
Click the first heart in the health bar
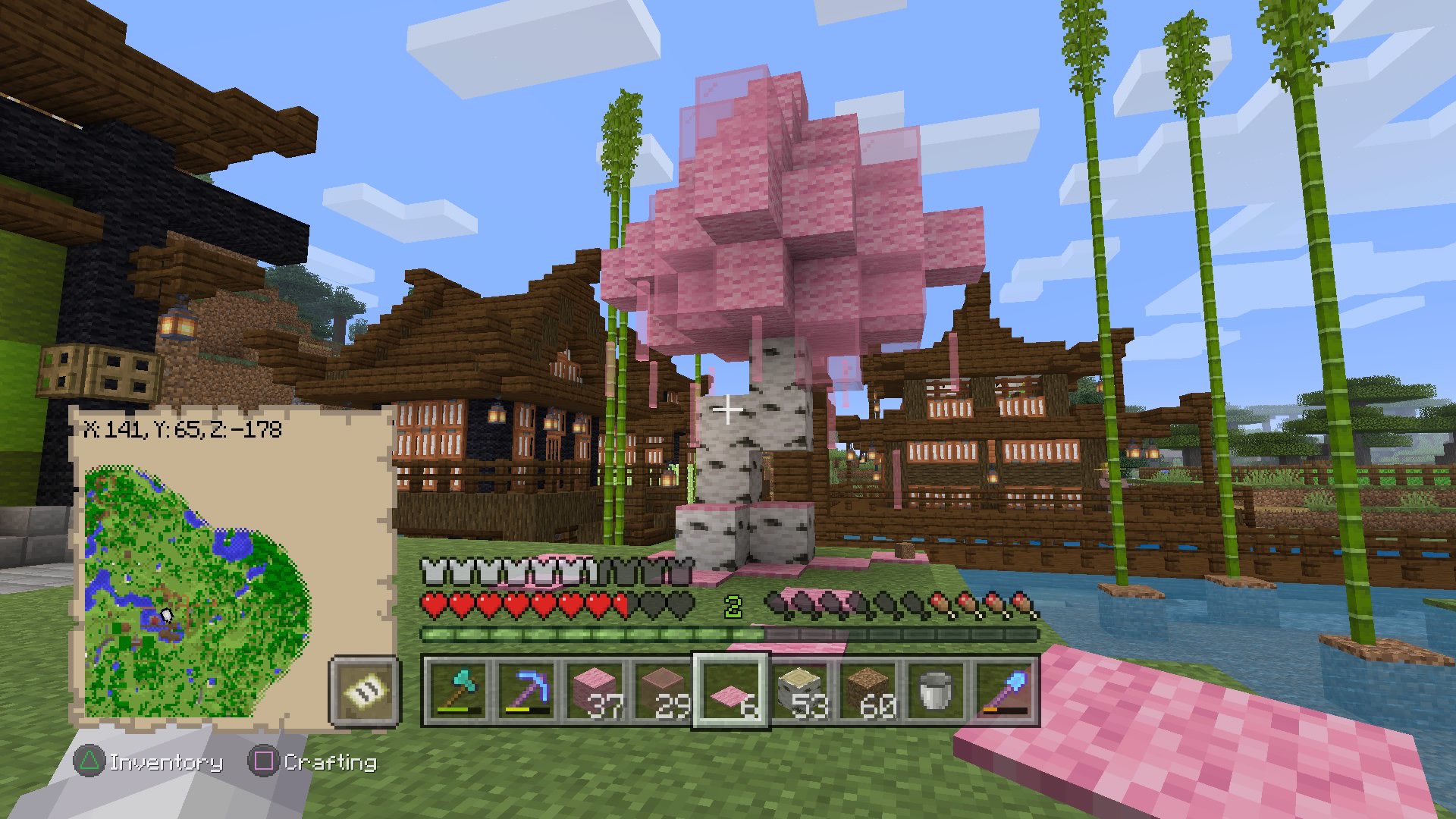coord(433,604)
